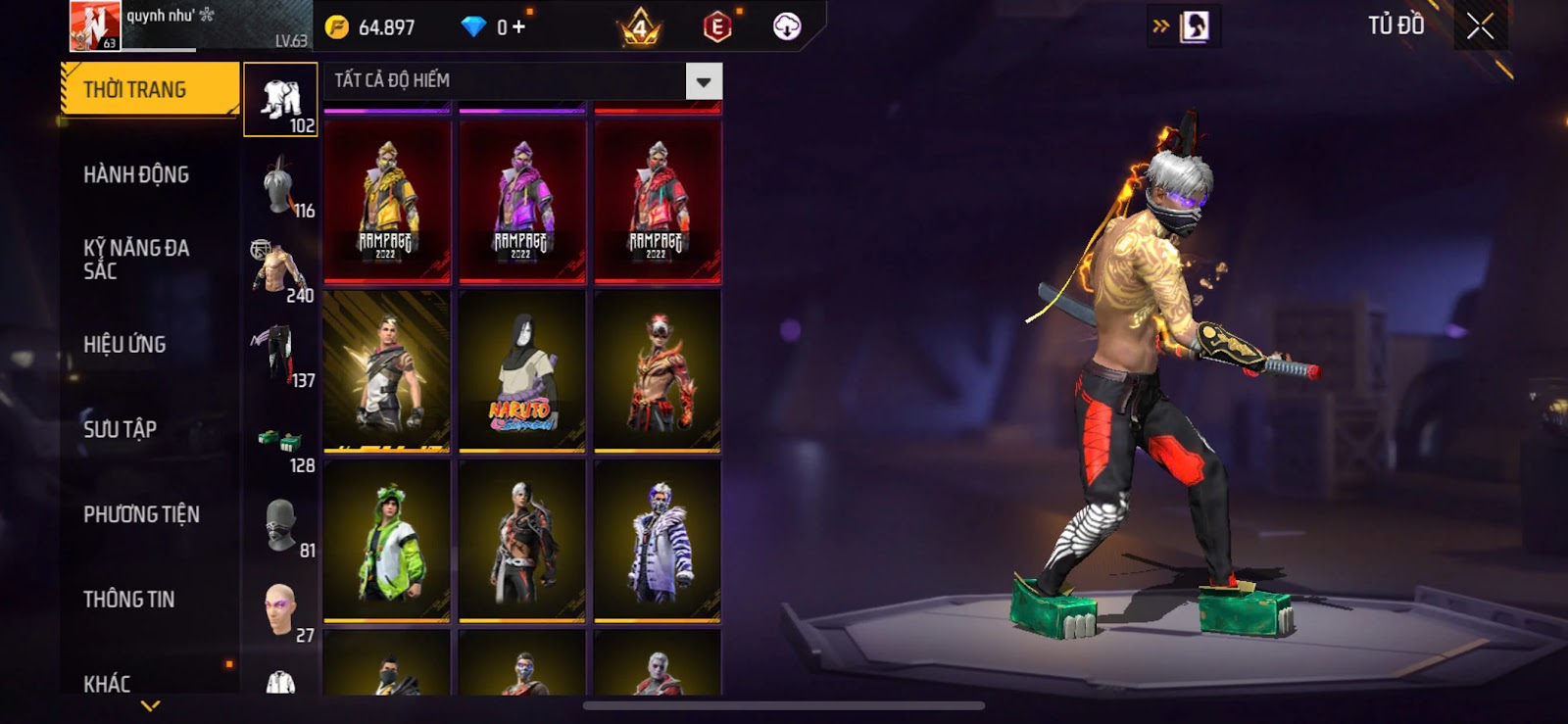This screenshot has height=724, width=1568.
Task: Show the SƯU TẬP category
Action: (x=120, y=429)
